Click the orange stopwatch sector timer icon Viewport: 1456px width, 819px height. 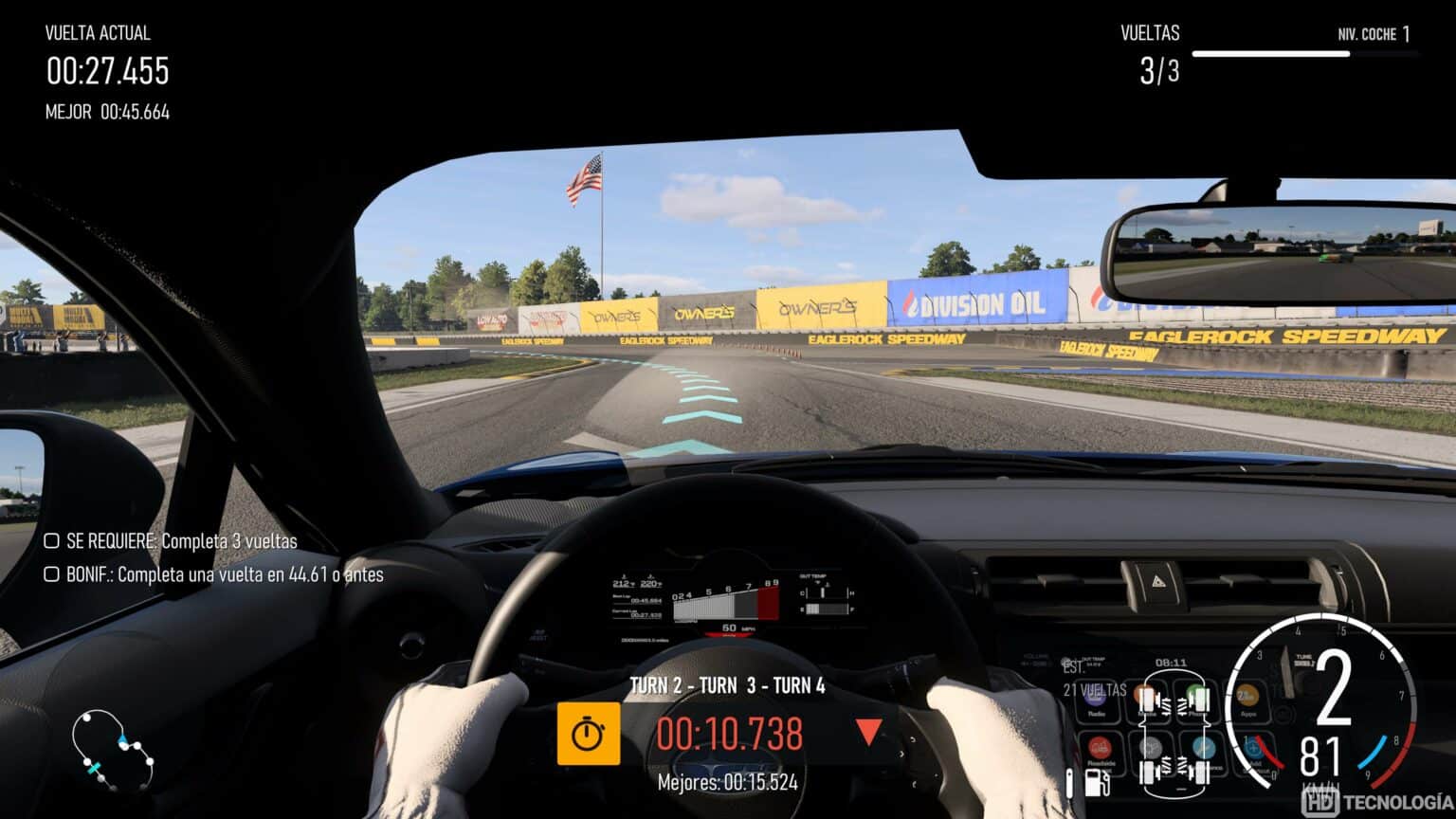[592, 732]
